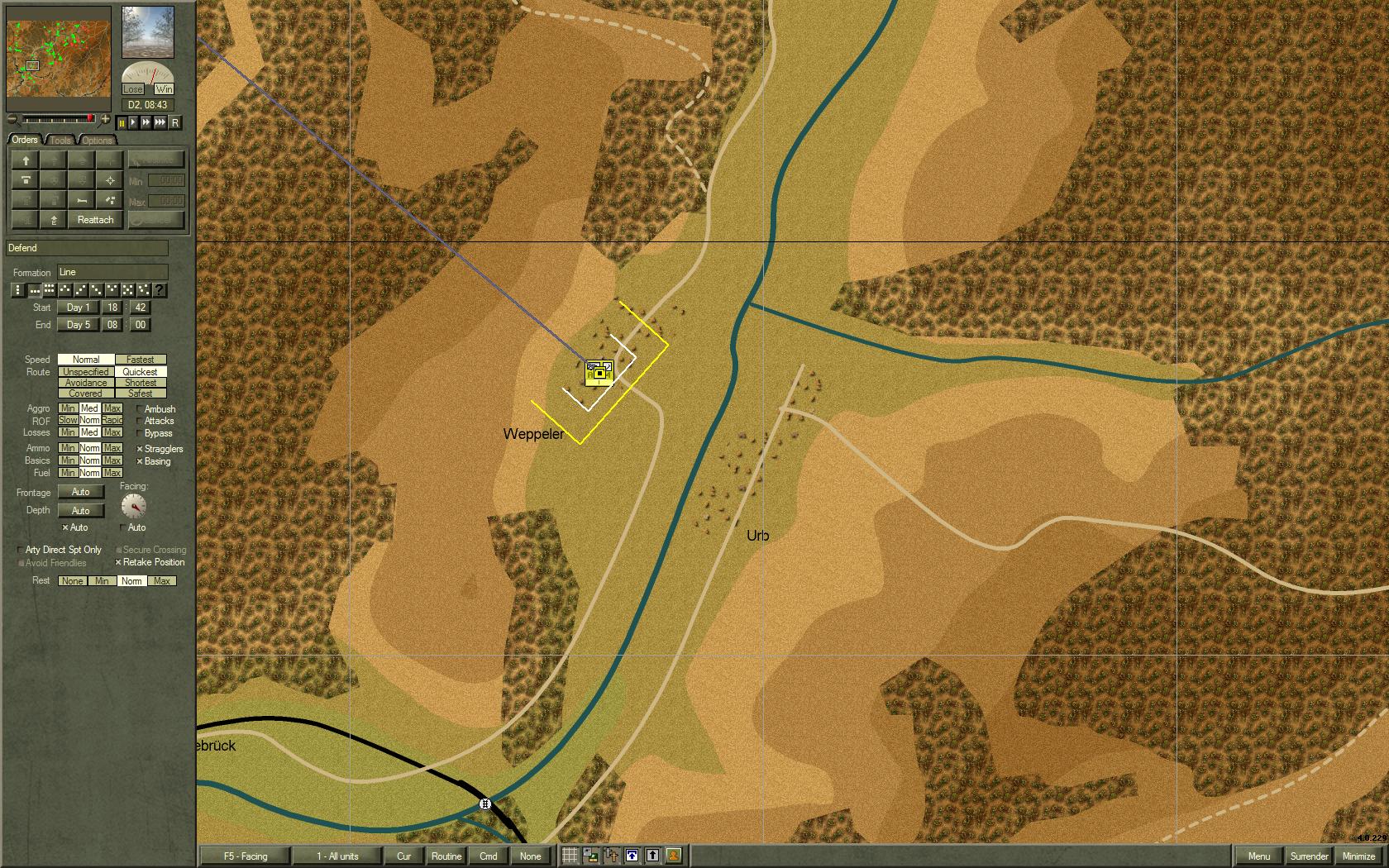Click the R replay button

point(174,122)
